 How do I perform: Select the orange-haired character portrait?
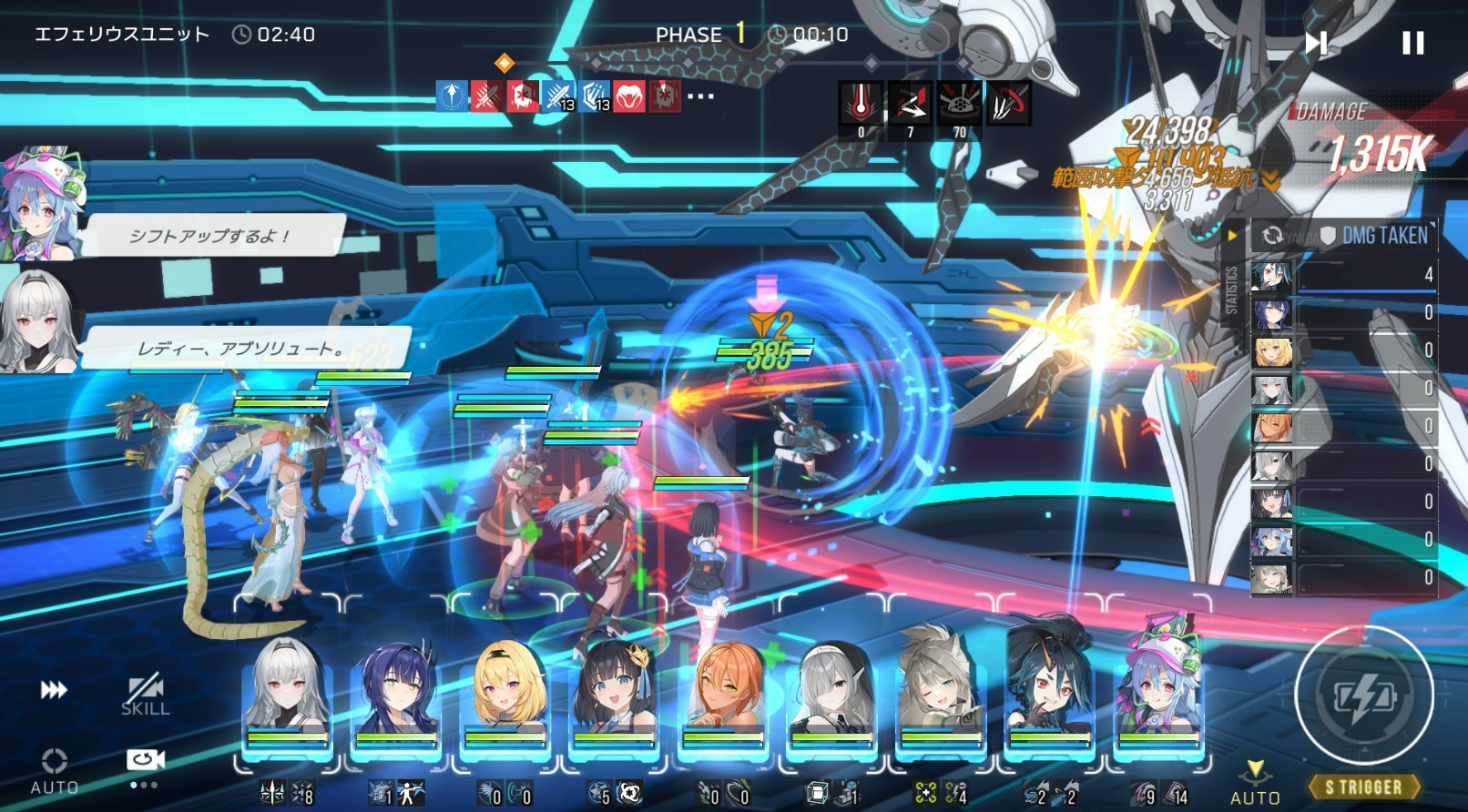pos(723,696)
